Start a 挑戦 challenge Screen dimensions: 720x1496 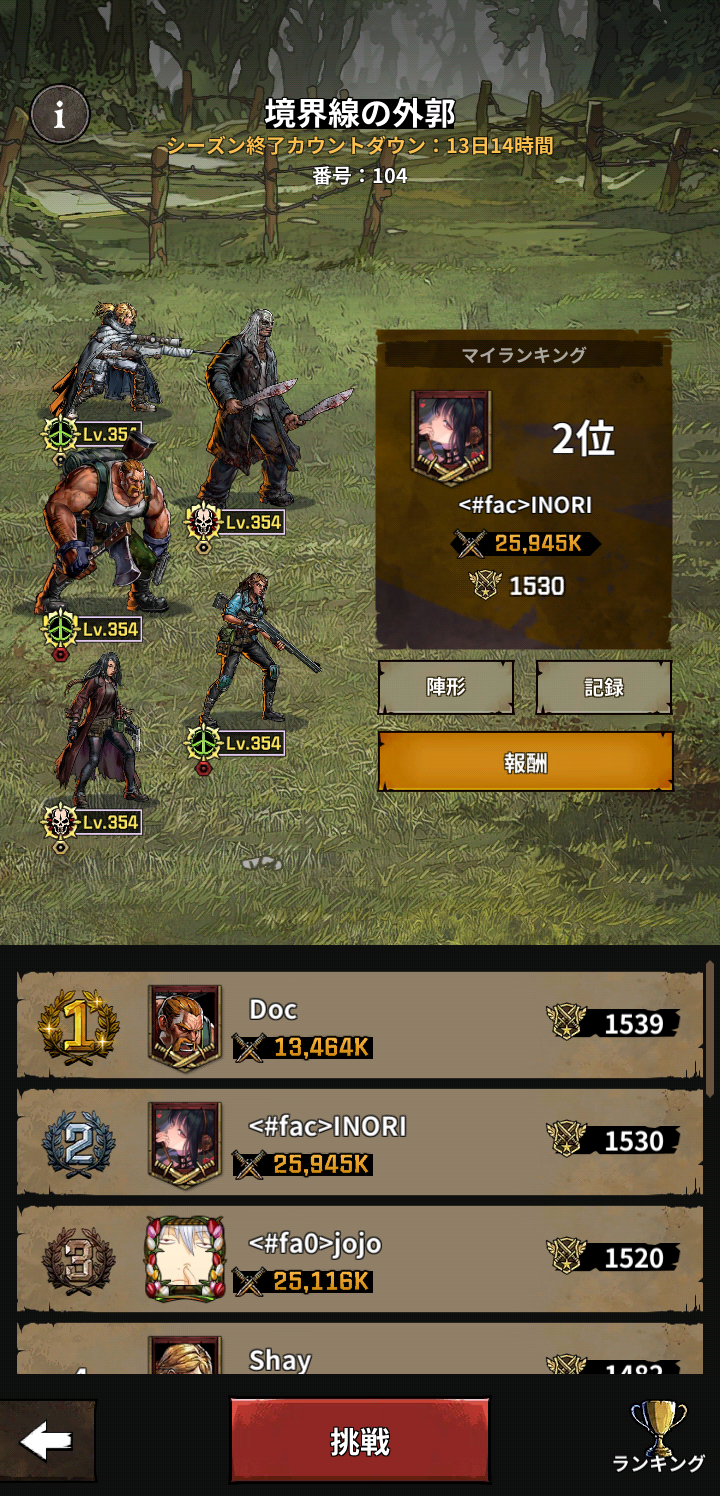coord(360,1440)
